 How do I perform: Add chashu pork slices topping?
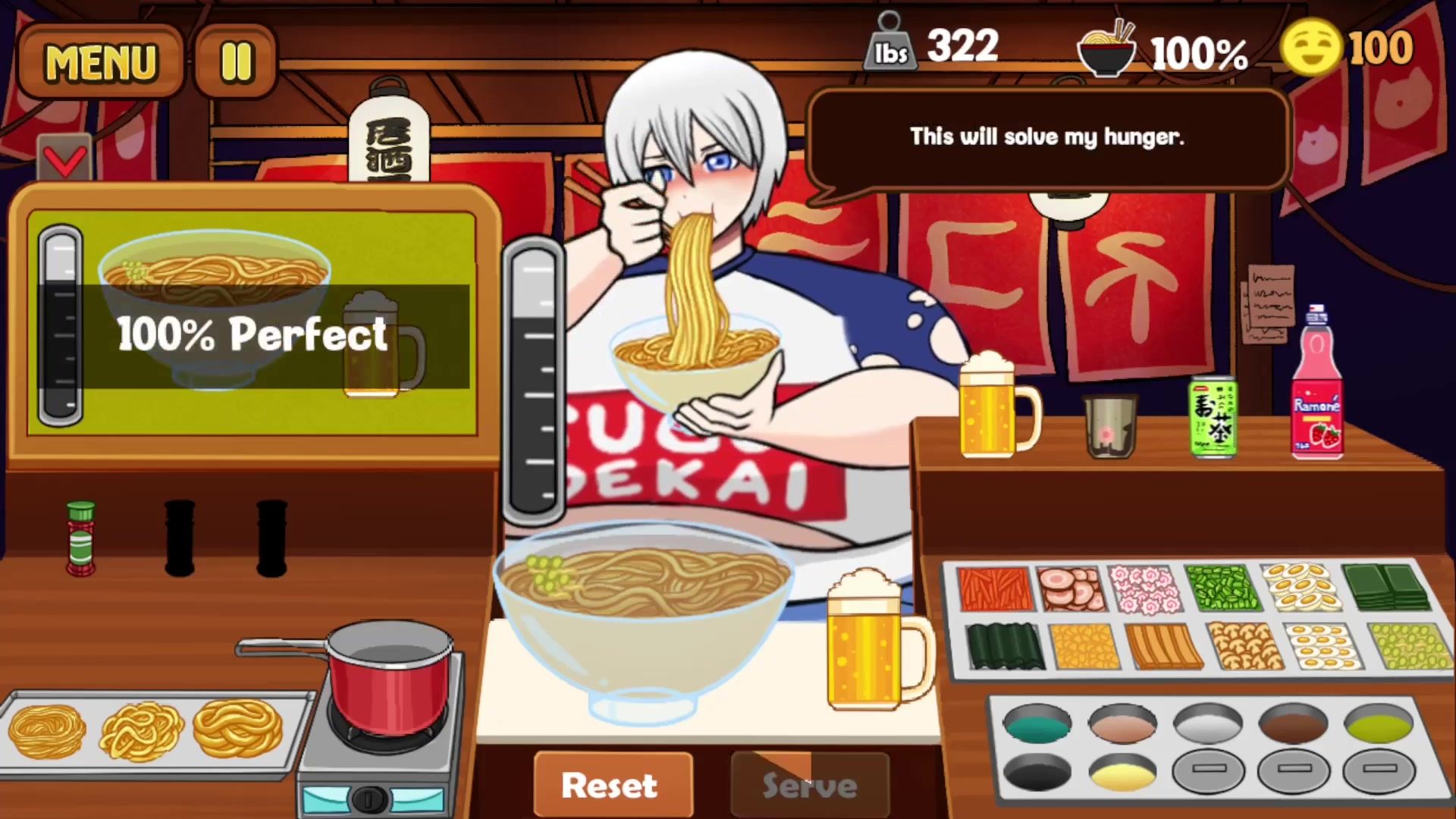pyautogui.click(x=1070, y=588)
